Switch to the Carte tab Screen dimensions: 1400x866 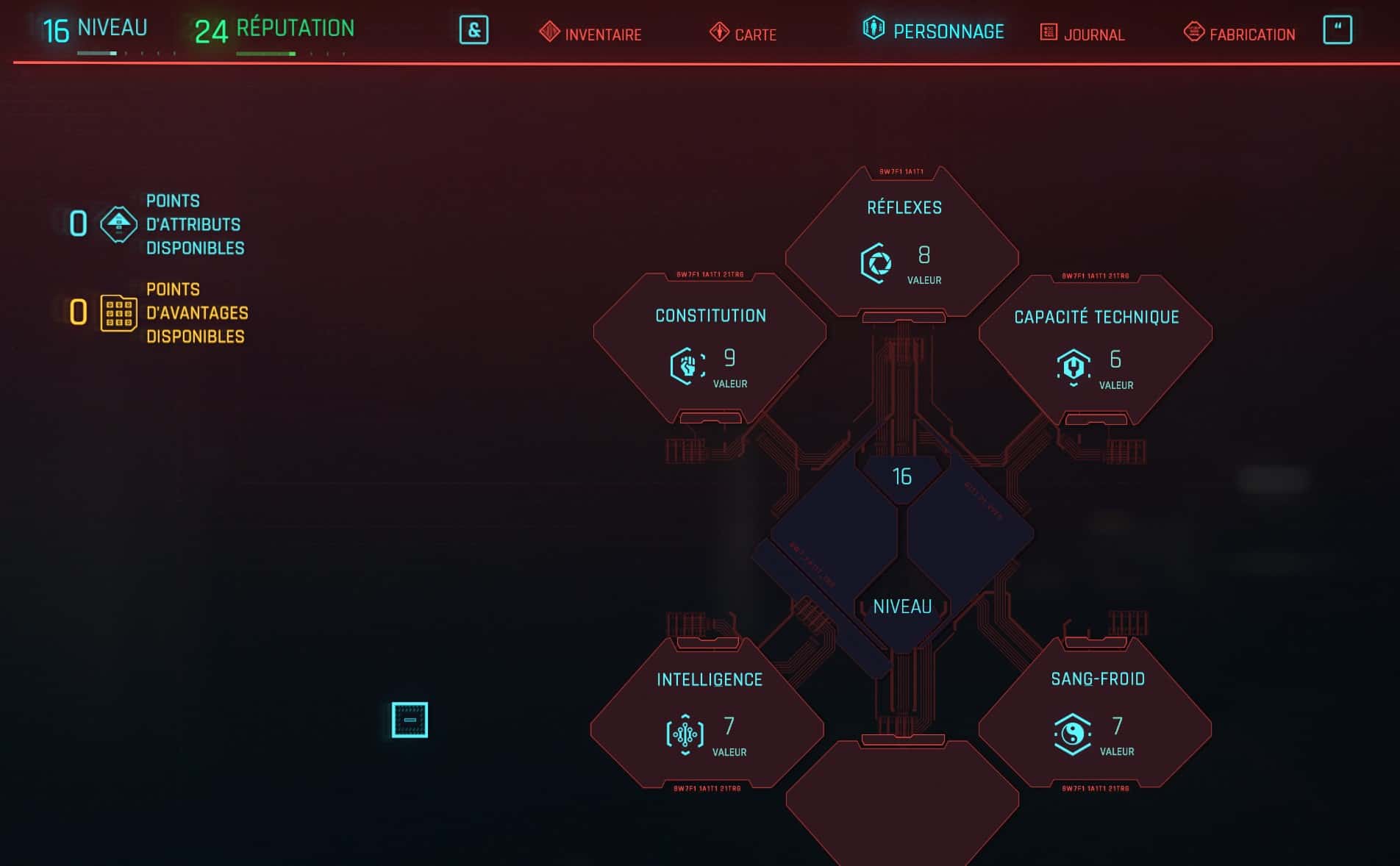(743, 34)
